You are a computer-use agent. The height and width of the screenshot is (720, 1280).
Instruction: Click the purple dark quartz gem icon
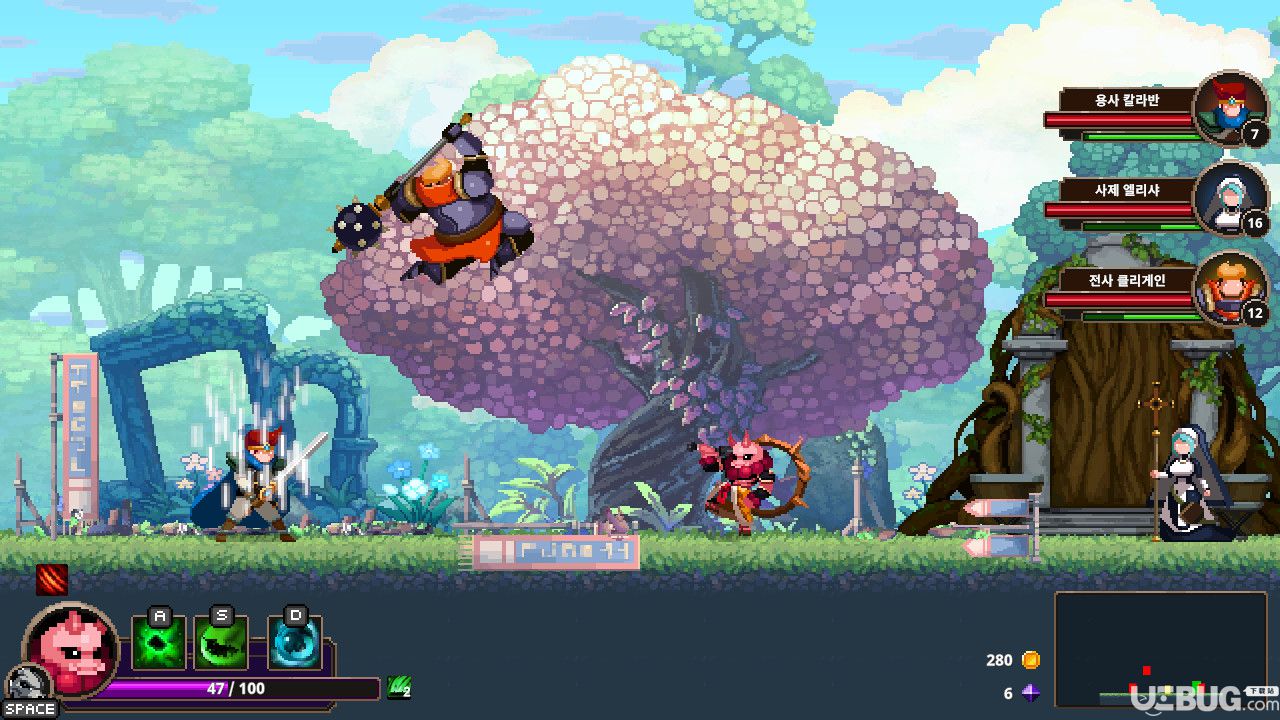tap(1030, 693)
